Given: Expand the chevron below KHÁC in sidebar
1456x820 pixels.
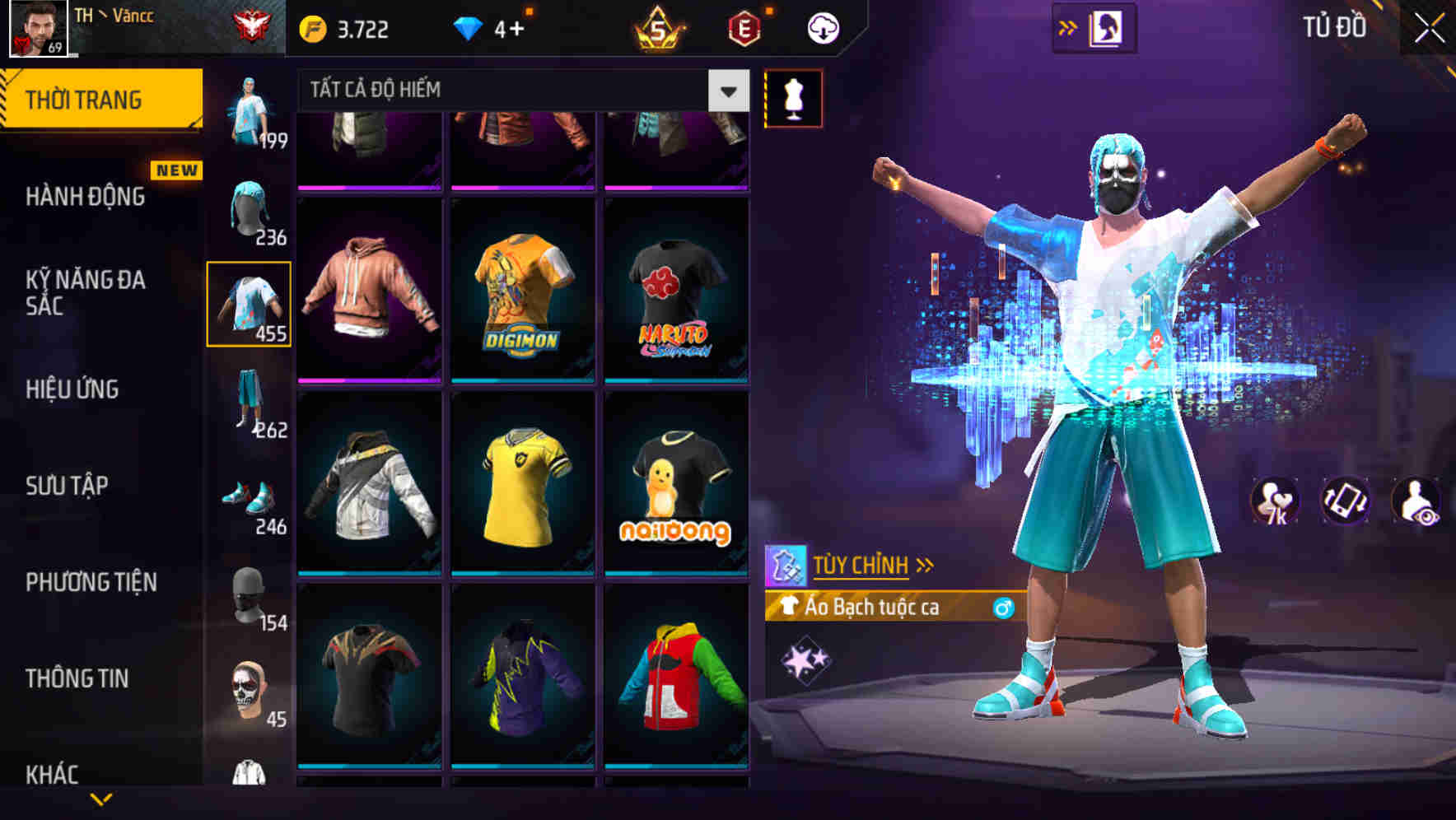Looking at the screenshot, I should click(x=99, y=800).
